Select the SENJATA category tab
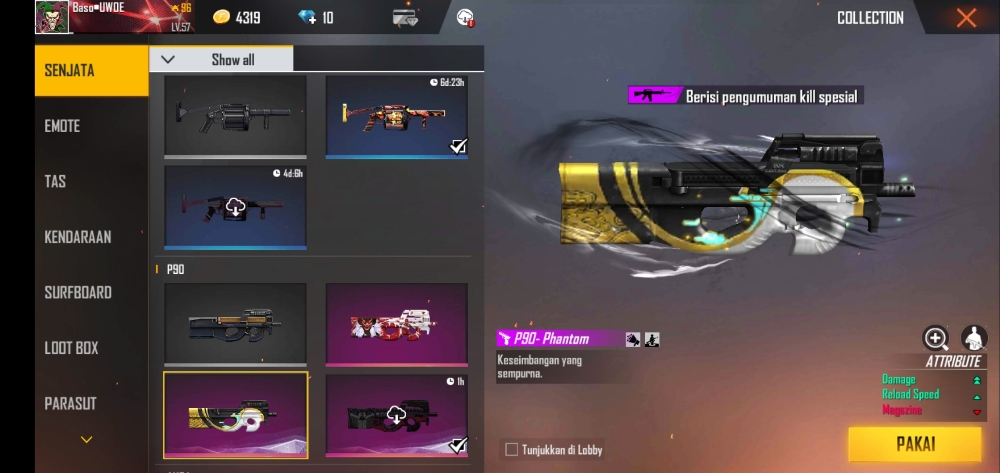This screenshot has width=1000, height=473. (70, 70)
